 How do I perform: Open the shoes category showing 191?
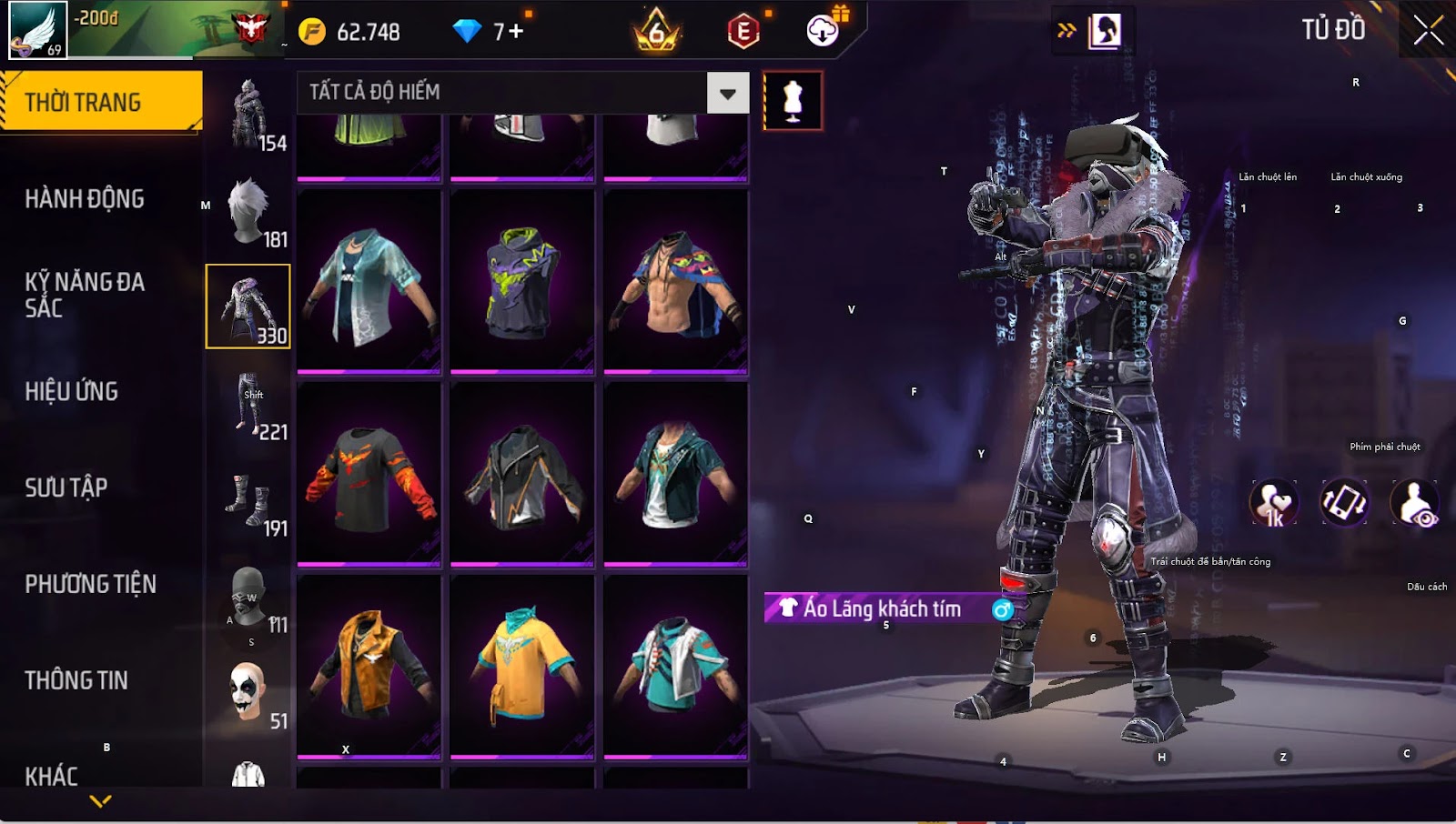coord(248,500)
